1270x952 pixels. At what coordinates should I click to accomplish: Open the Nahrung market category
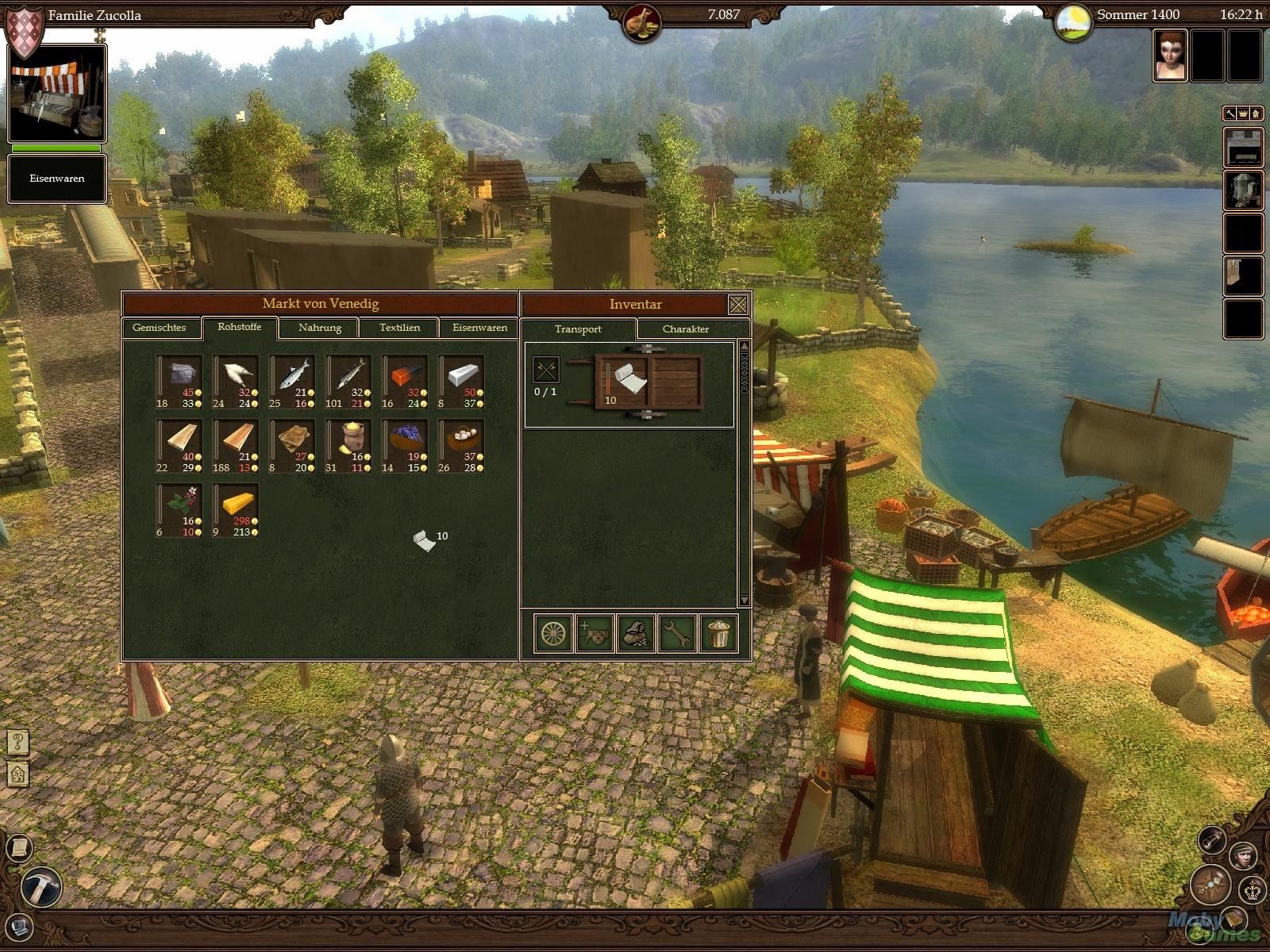tap(320, 328)
